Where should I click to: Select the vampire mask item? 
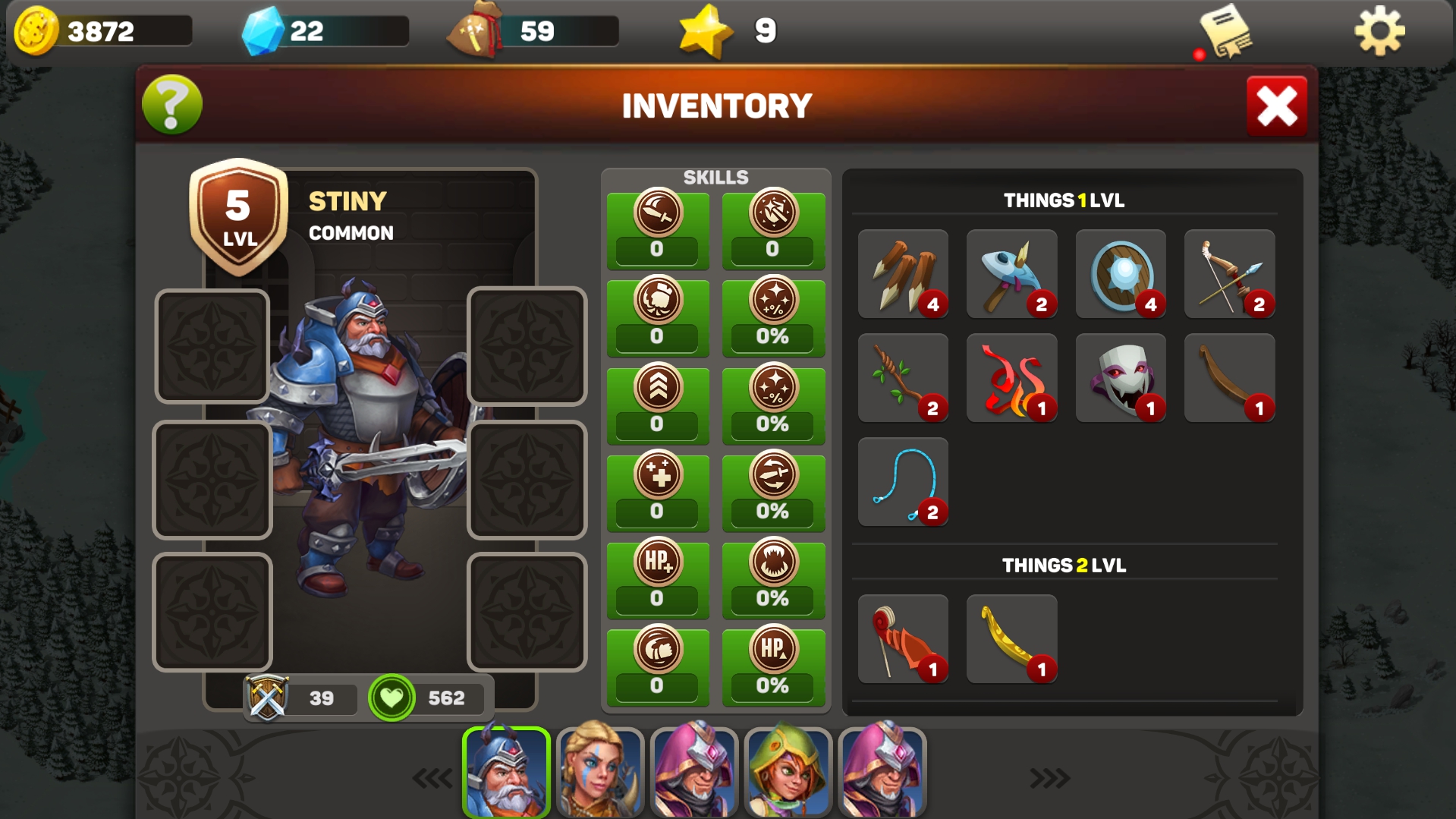coord(1121,377)
